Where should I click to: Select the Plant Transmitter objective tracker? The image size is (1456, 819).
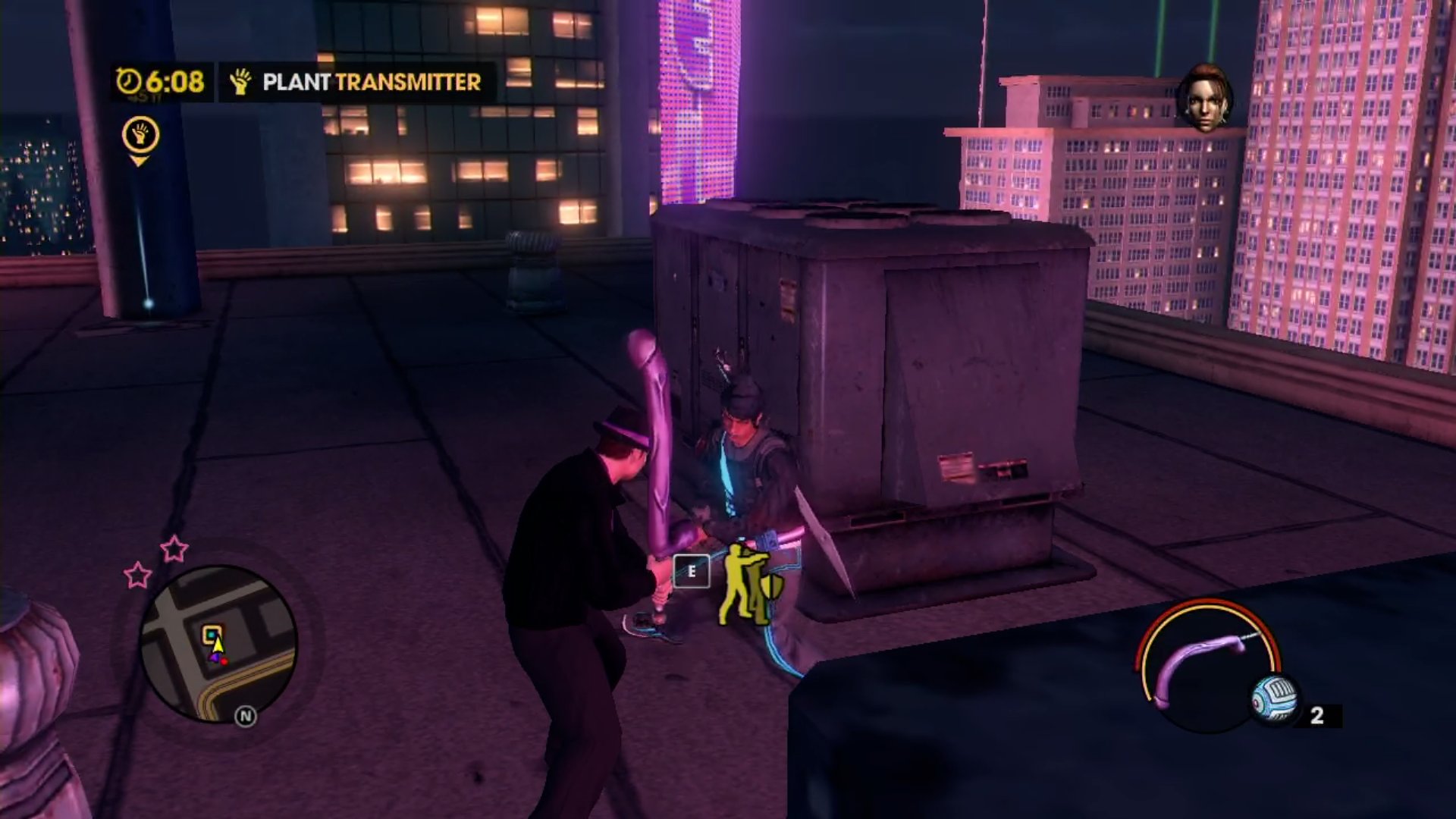point(358,82)
